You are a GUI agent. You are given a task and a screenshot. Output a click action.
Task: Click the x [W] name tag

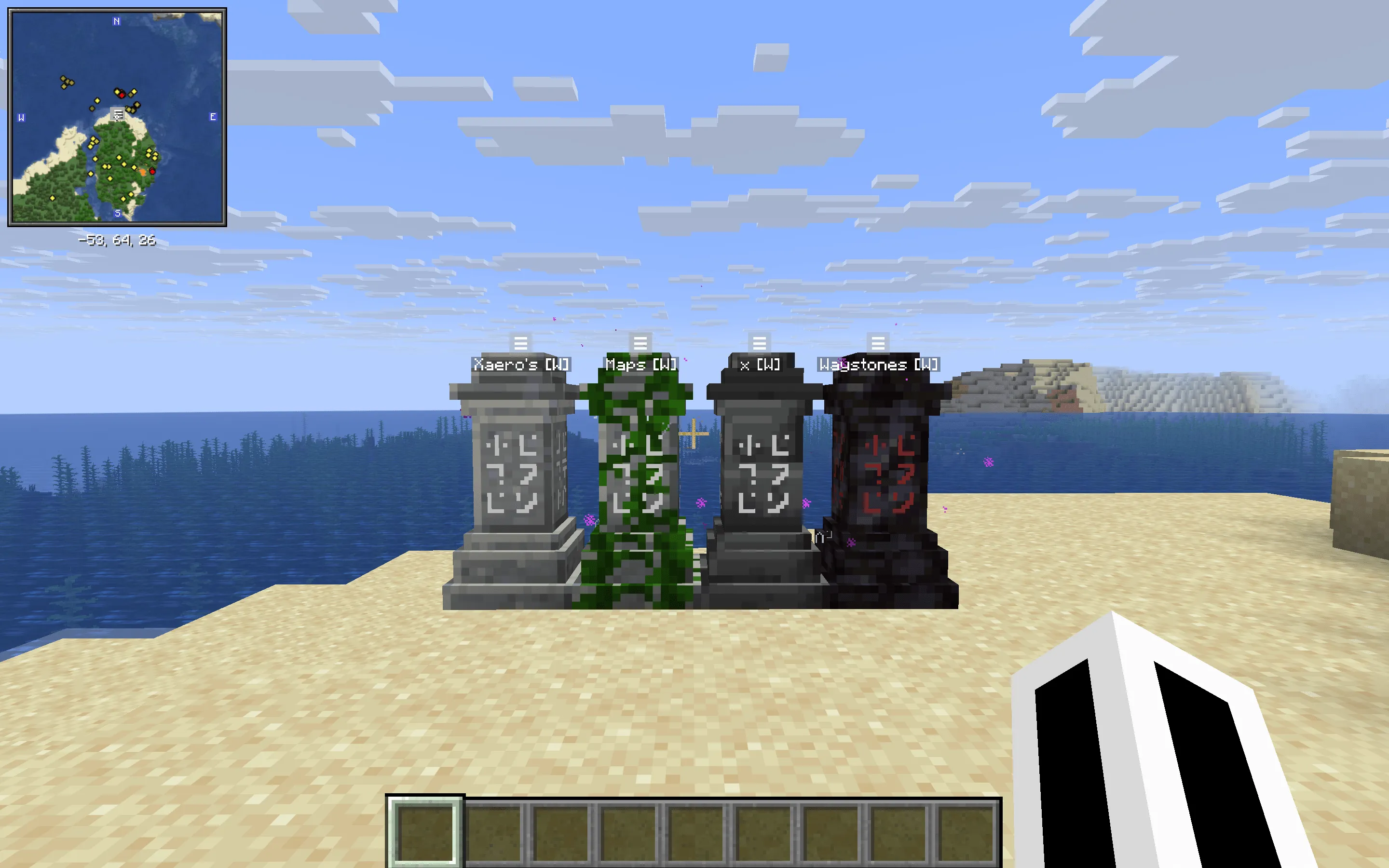(759, 365)
